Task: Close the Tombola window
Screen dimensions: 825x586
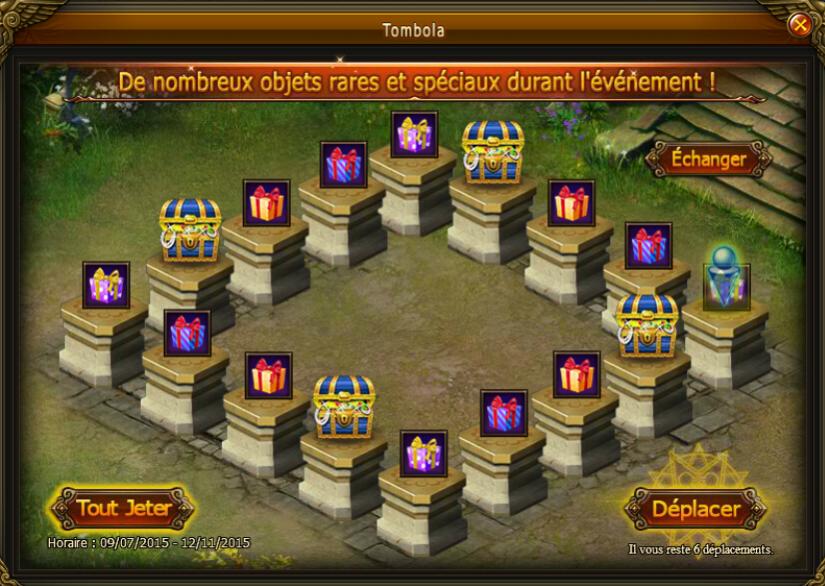Action: click(x=799, y=25)
